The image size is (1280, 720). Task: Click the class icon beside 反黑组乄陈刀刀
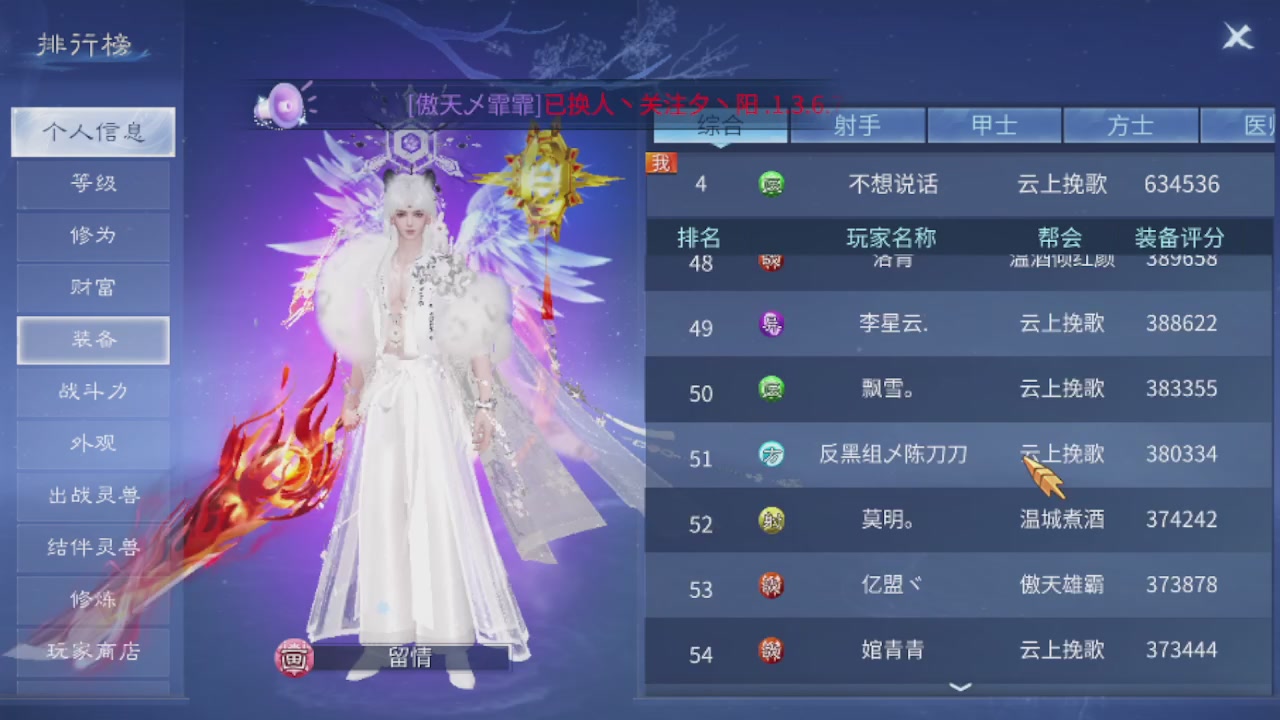(x=771, y=454)
